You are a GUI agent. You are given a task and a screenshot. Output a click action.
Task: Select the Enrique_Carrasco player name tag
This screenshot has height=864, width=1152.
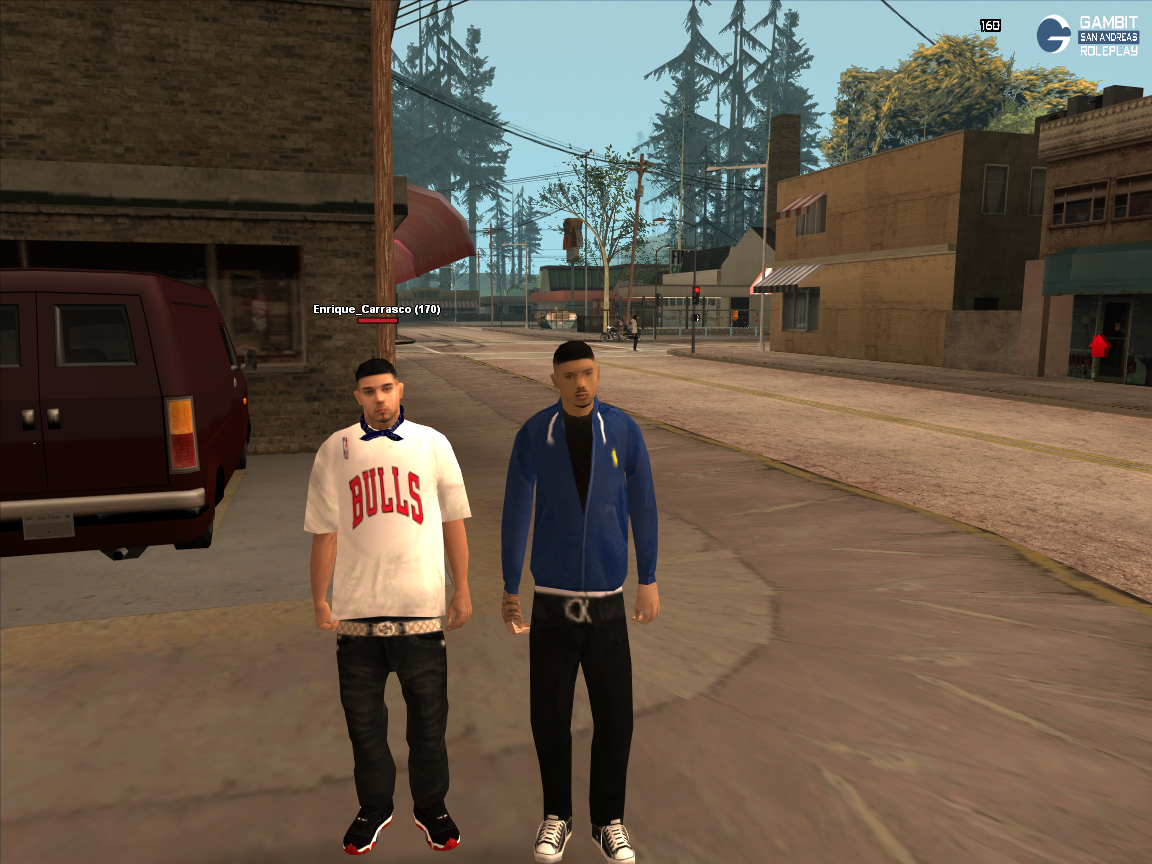[376, 309]
